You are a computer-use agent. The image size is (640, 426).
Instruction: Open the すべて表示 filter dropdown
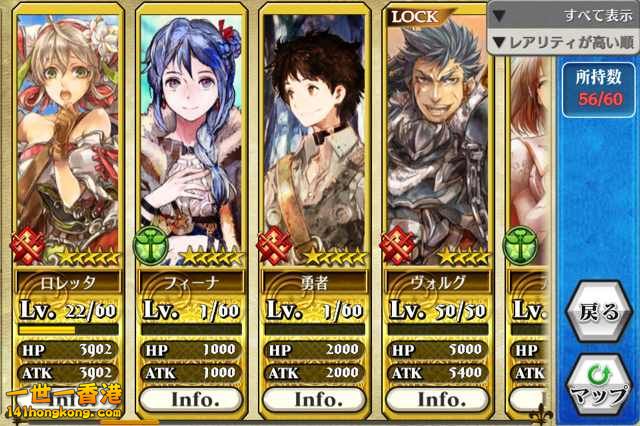tap(563, 17)
